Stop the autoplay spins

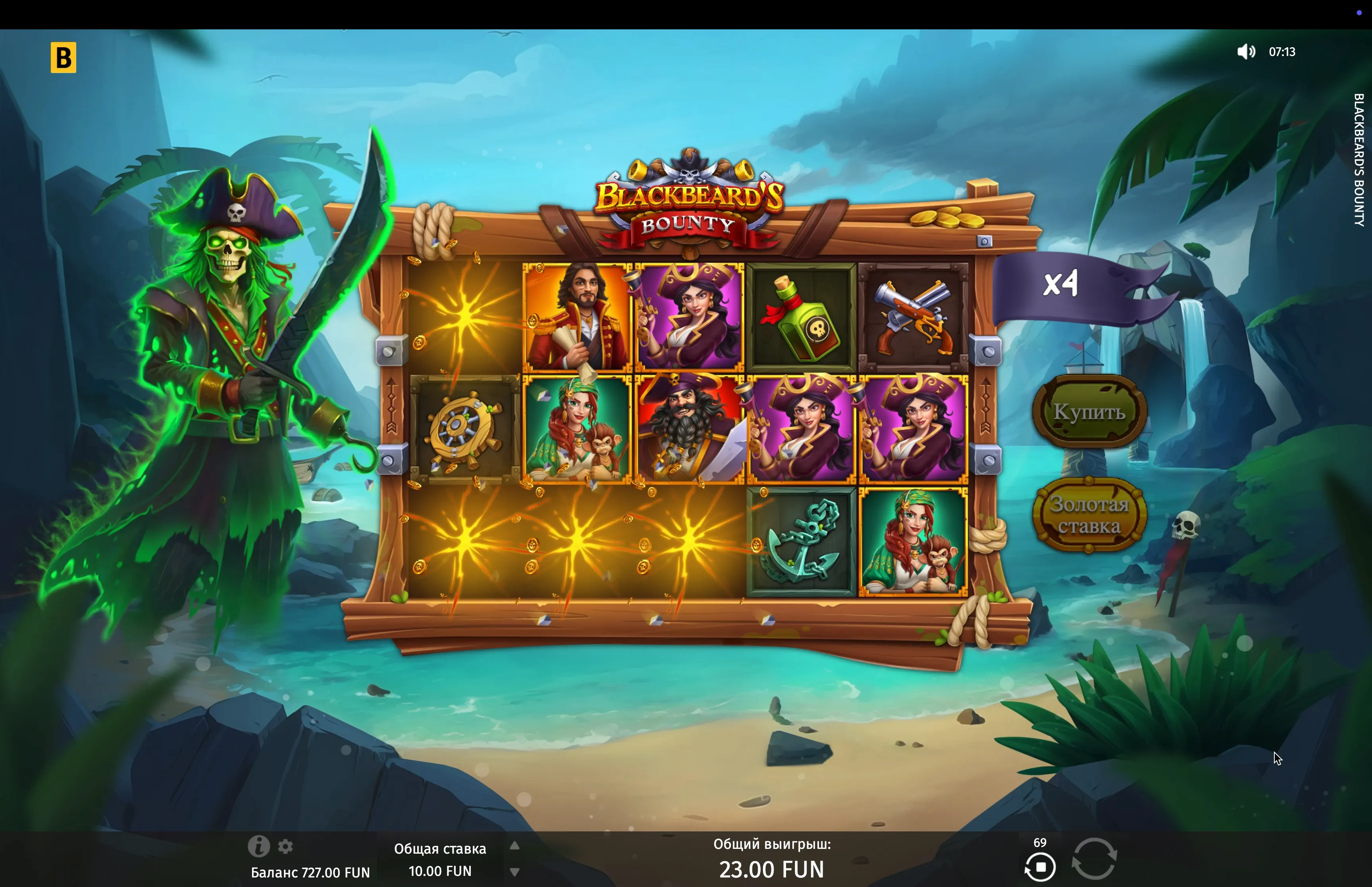tap(1040, 867)
